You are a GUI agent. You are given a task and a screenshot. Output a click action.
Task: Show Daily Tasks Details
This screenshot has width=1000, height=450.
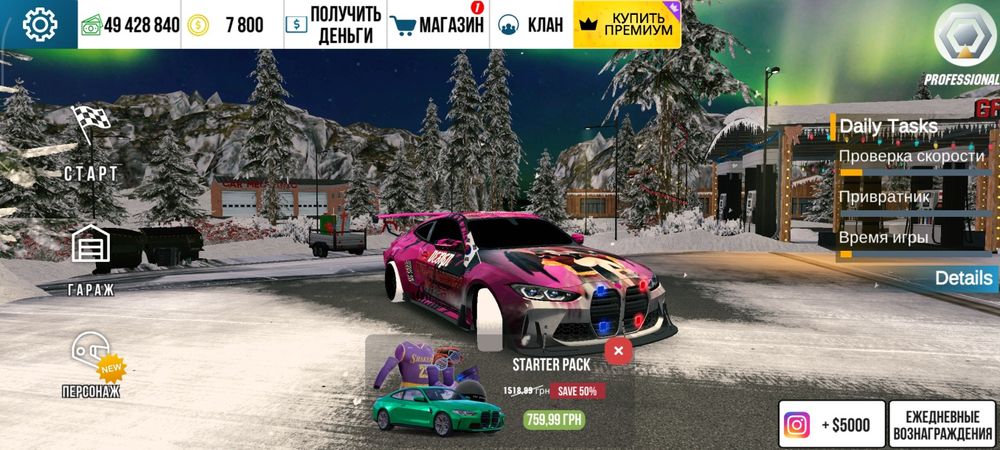click(964, 278)
